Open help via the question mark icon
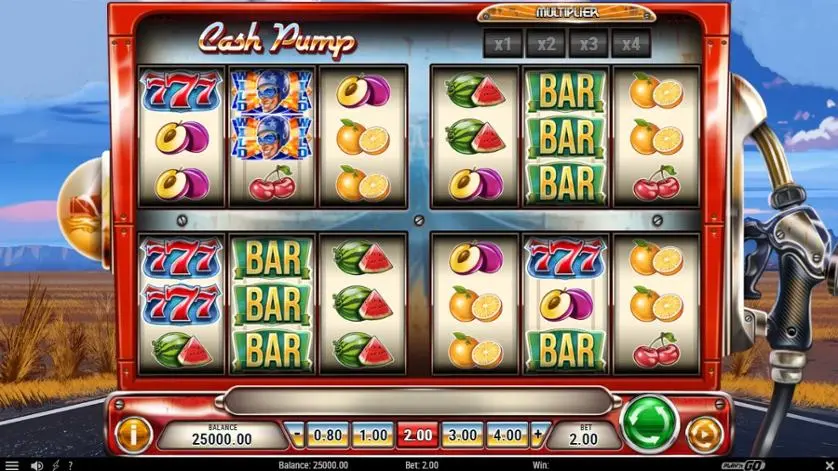The image size is (838, 471). [70, 465]
